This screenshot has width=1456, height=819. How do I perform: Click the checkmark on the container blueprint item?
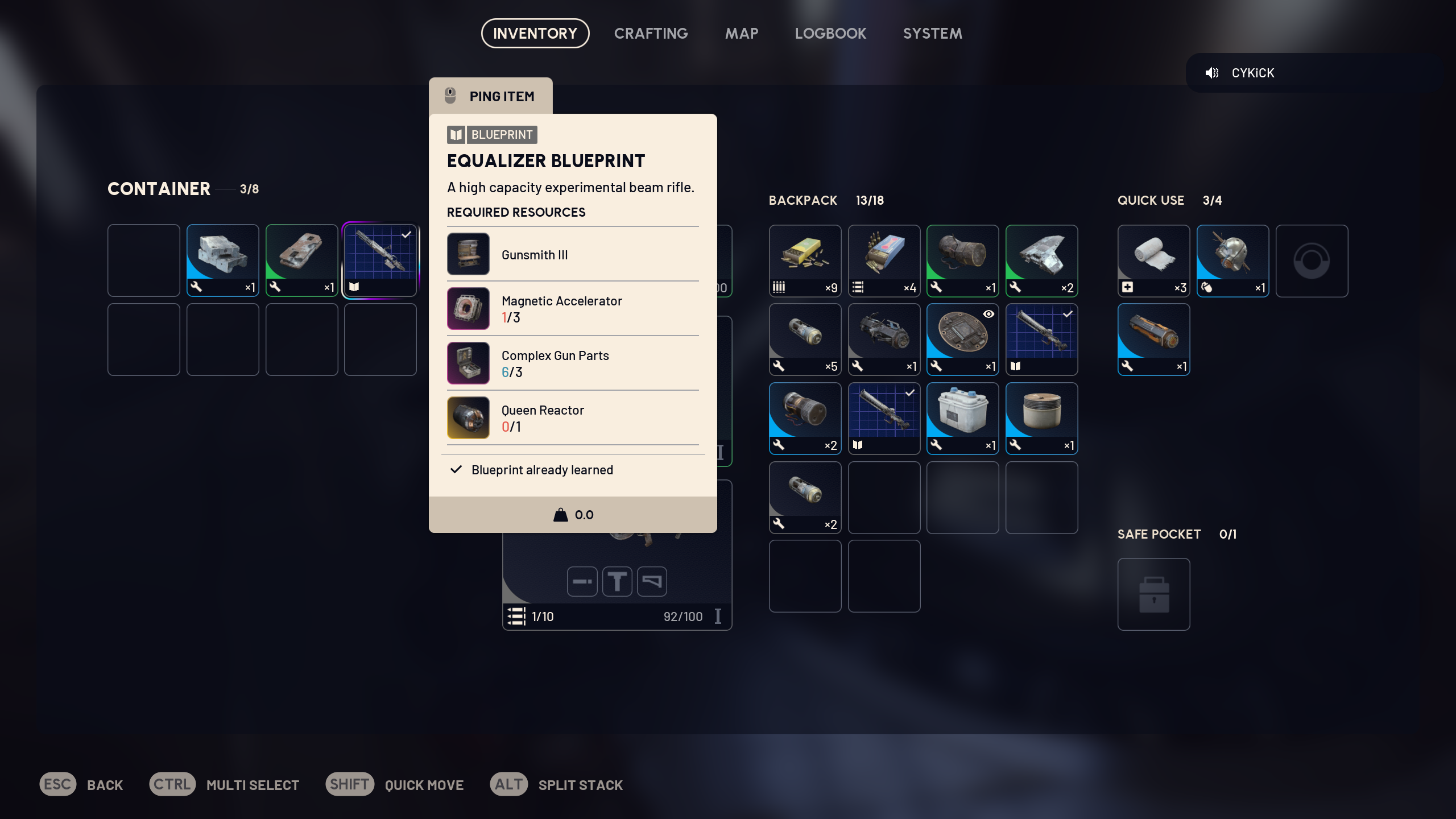click(x=406, y=233)
